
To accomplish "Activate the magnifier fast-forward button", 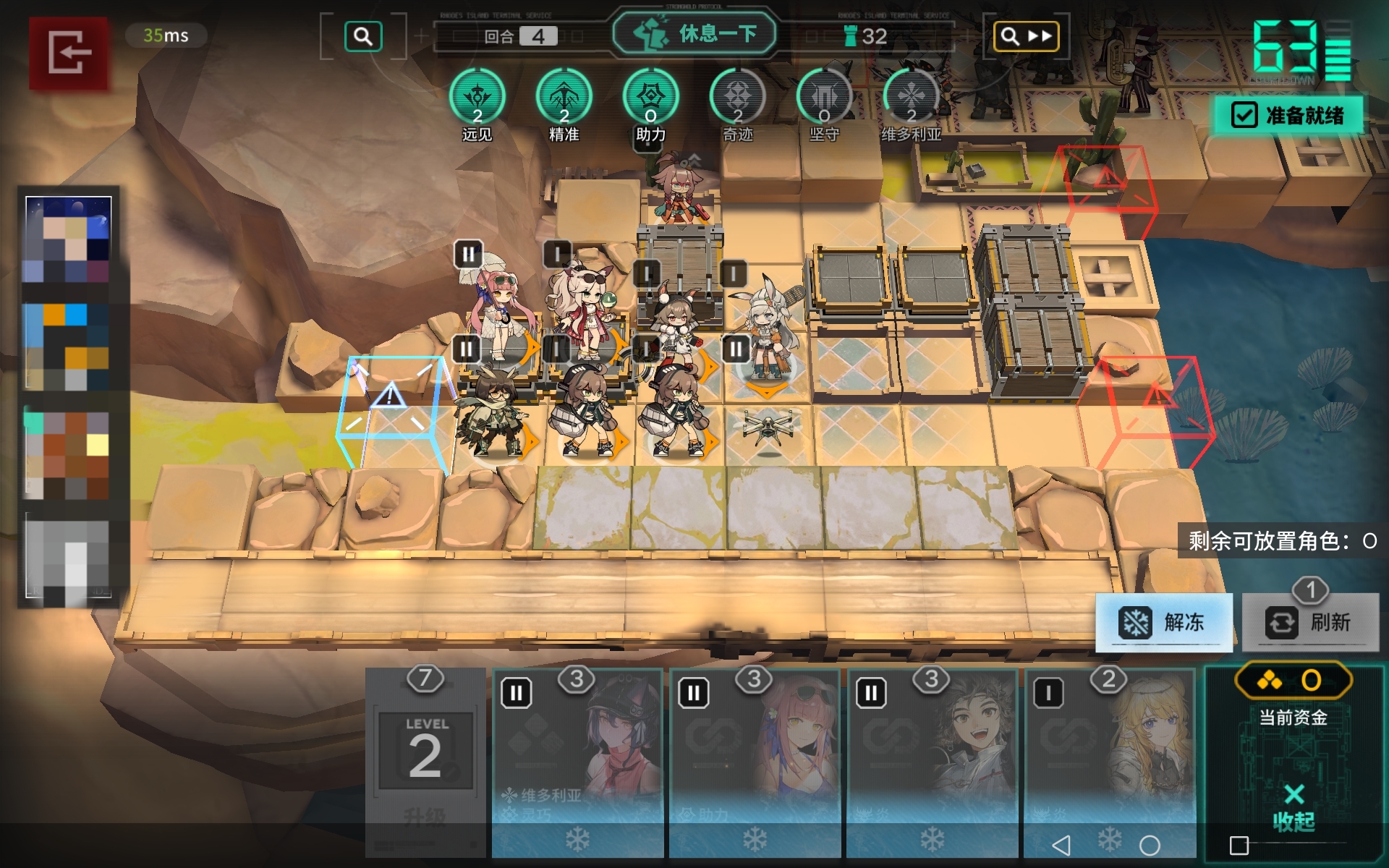I will 1026,36.
